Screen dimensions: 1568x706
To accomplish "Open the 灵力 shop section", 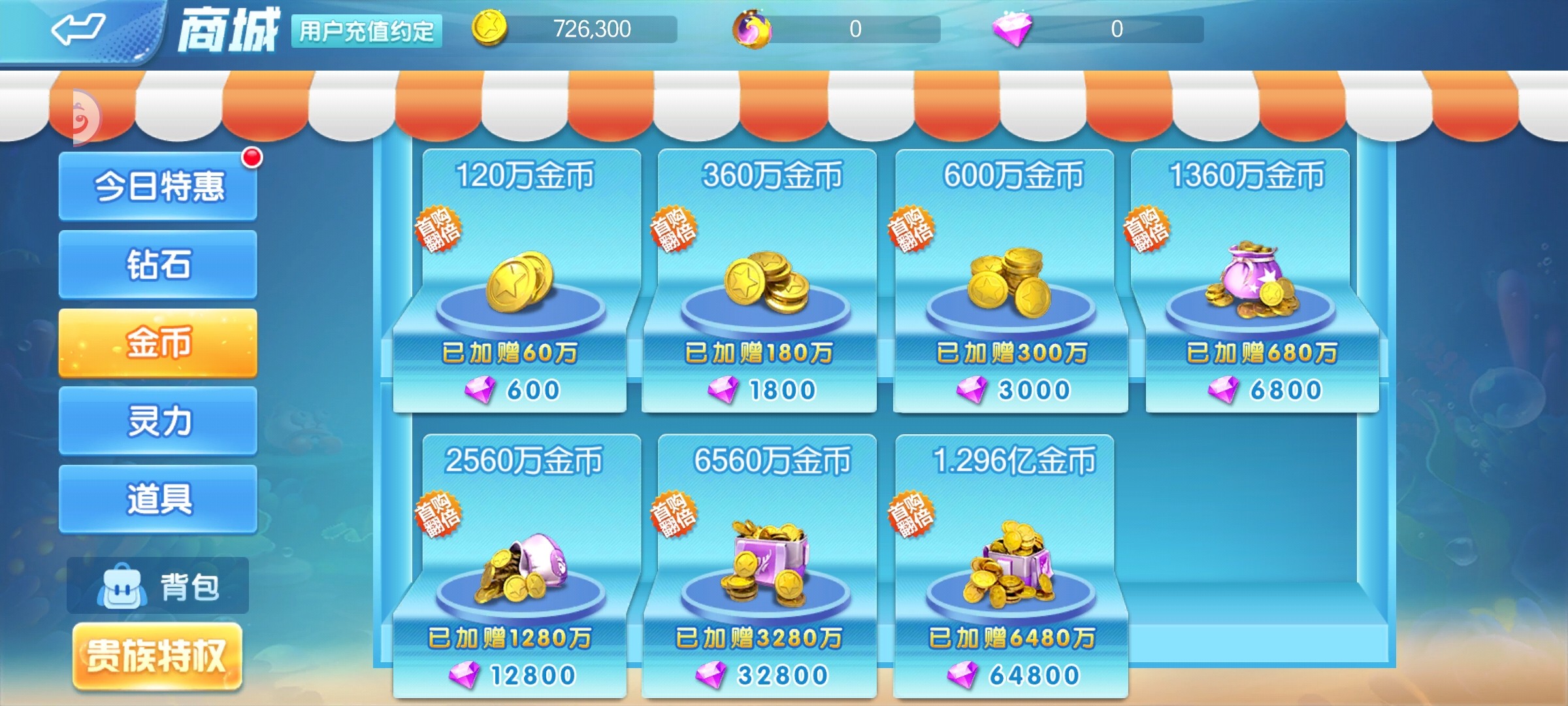I will [x=157, y=422].
